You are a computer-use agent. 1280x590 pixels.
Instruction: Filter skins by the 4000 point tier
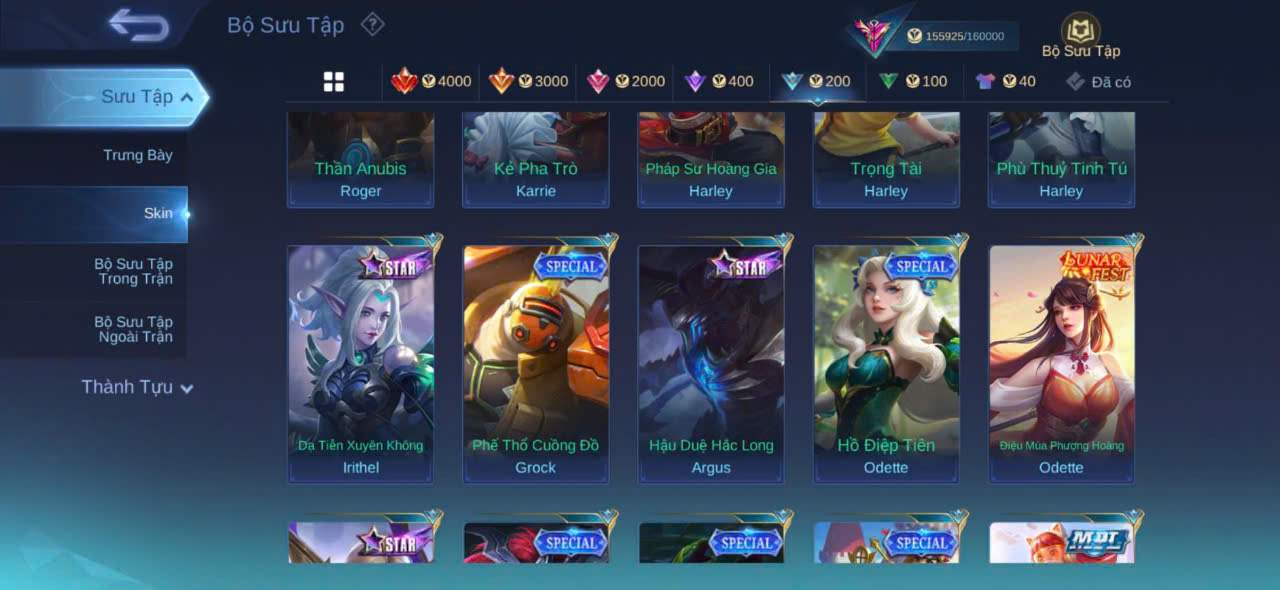click(431, 82)
